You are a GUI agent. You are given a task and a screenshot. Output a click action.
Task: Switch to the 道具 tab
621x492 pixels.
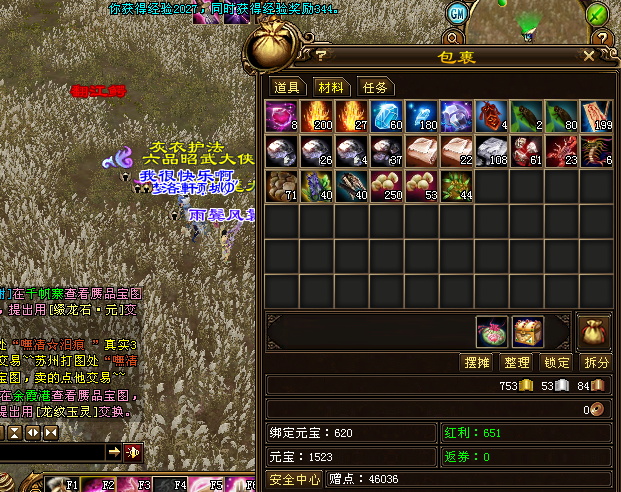coord(287,87)
